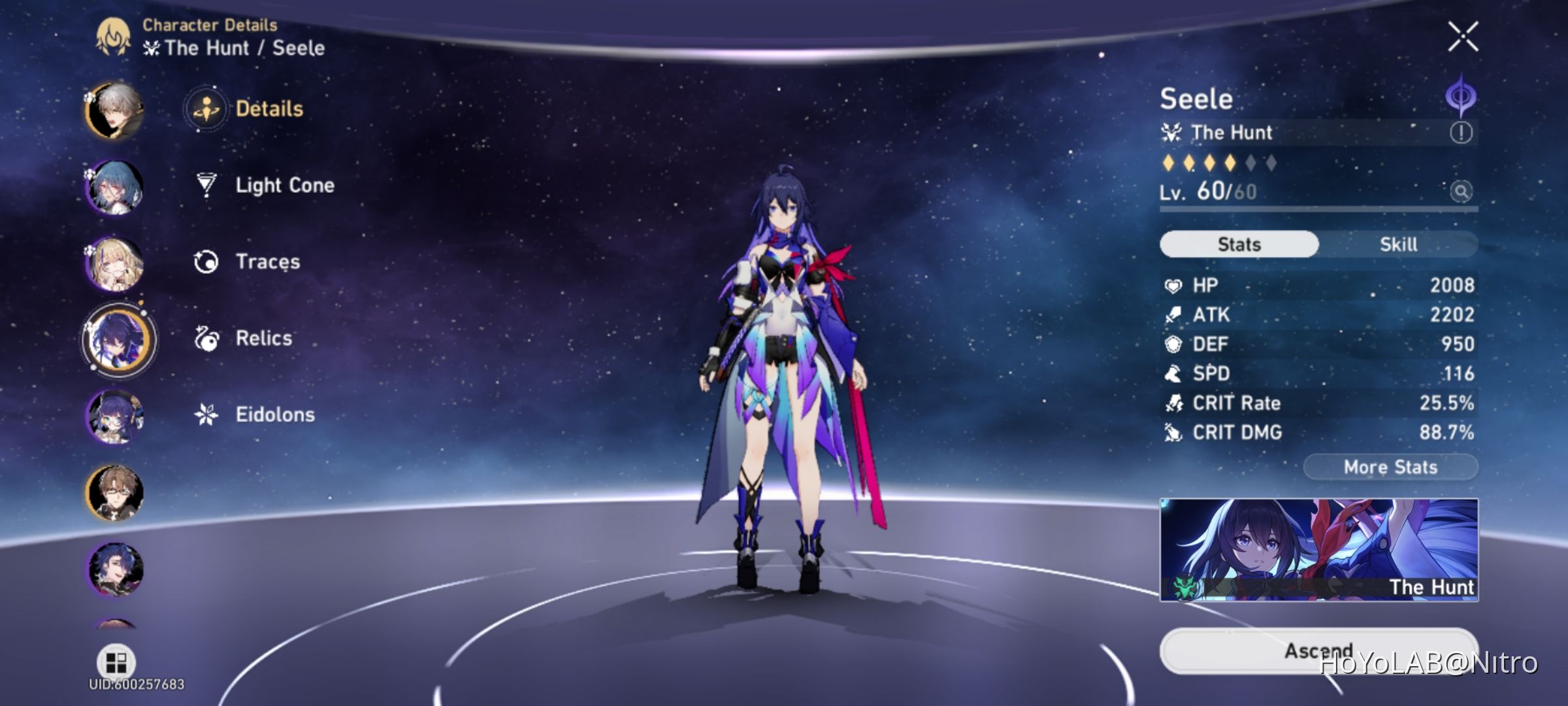
Task: Click The Hunt path emblem under Character Details
Action: click(151, 48)
